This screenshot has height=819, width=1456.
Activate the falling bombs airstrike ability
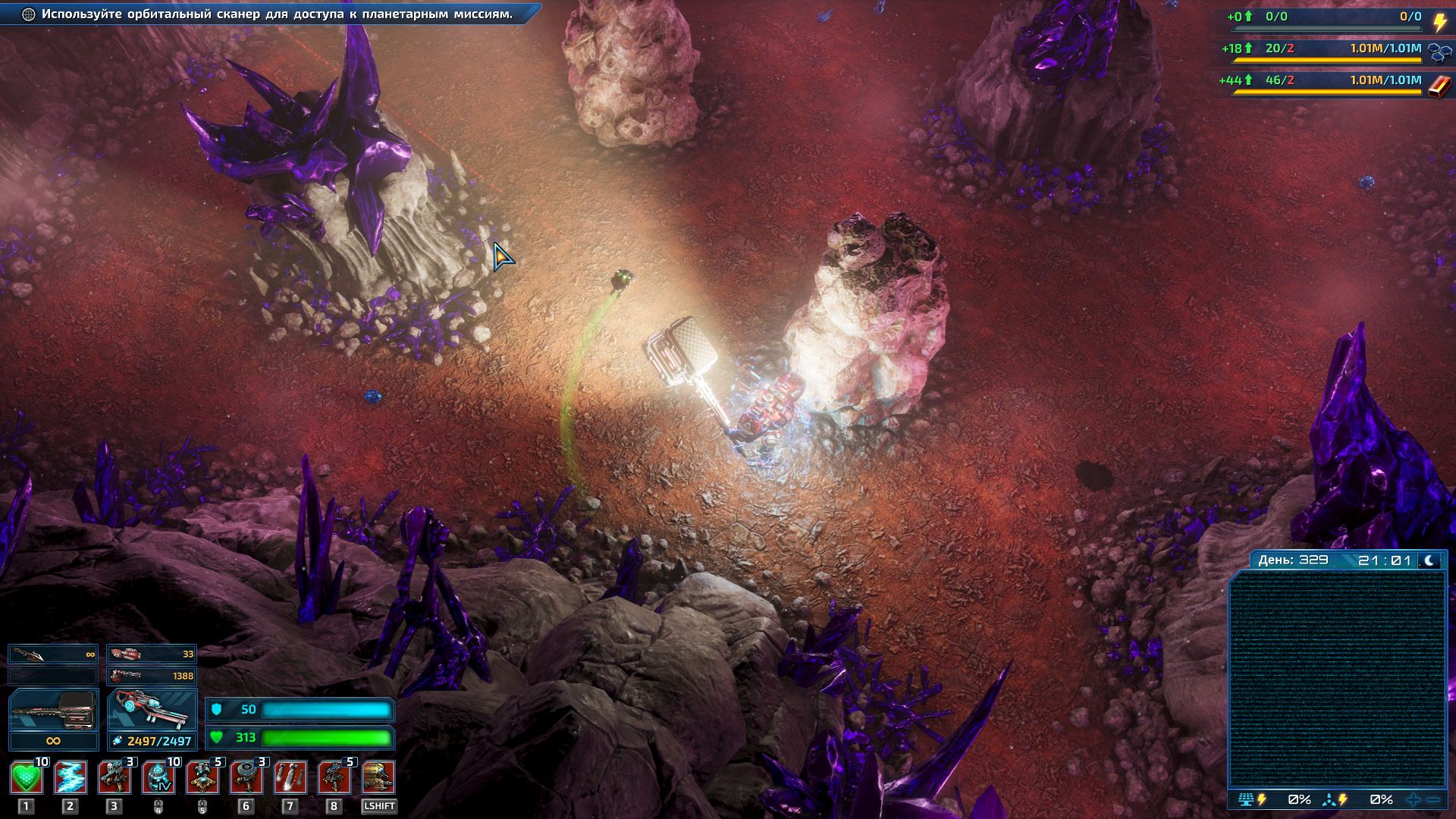[290, 778]
